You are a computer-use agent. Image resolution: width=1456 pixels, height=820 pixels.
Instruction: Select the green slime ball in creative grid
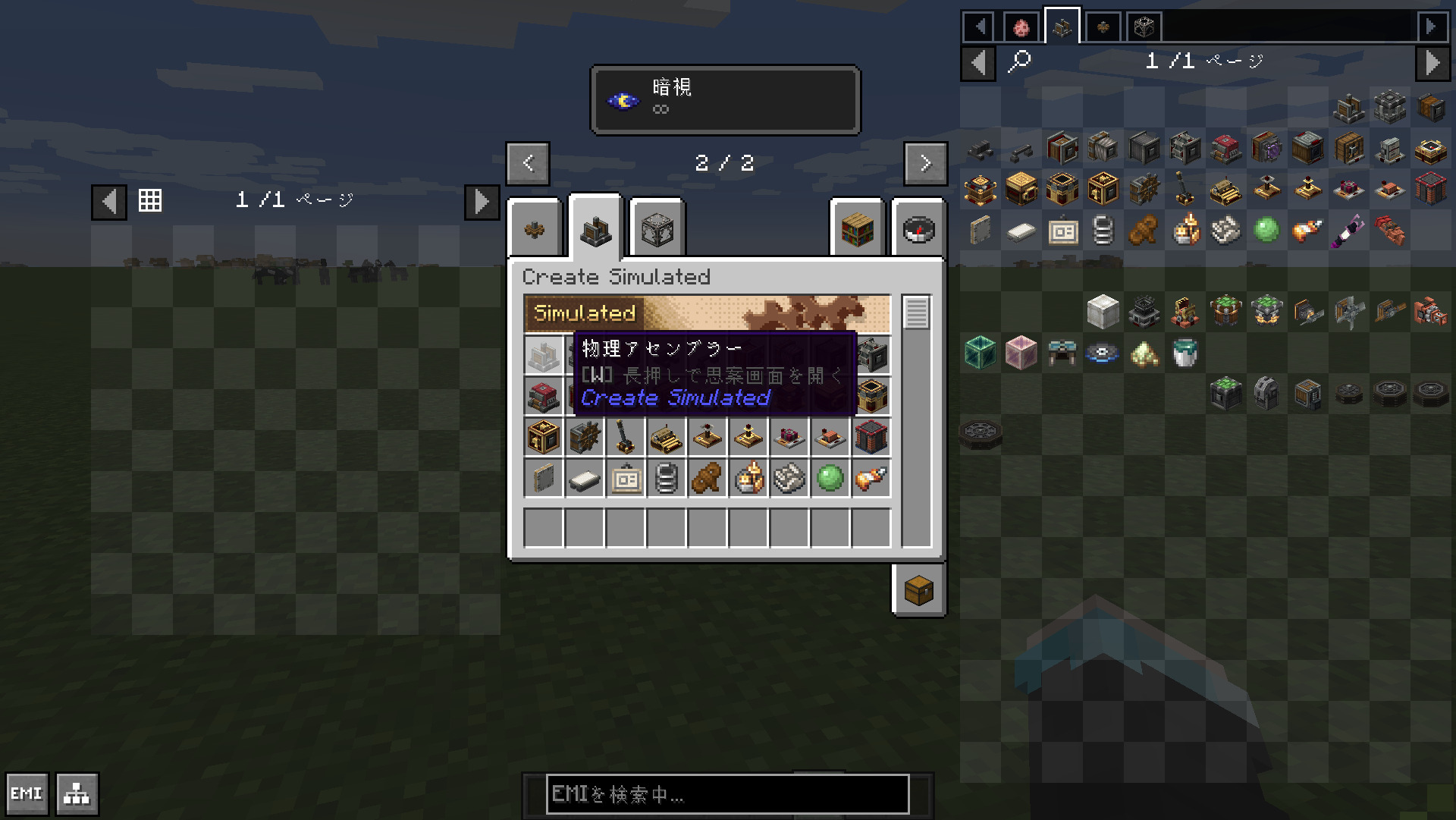(x=830, y=479)
